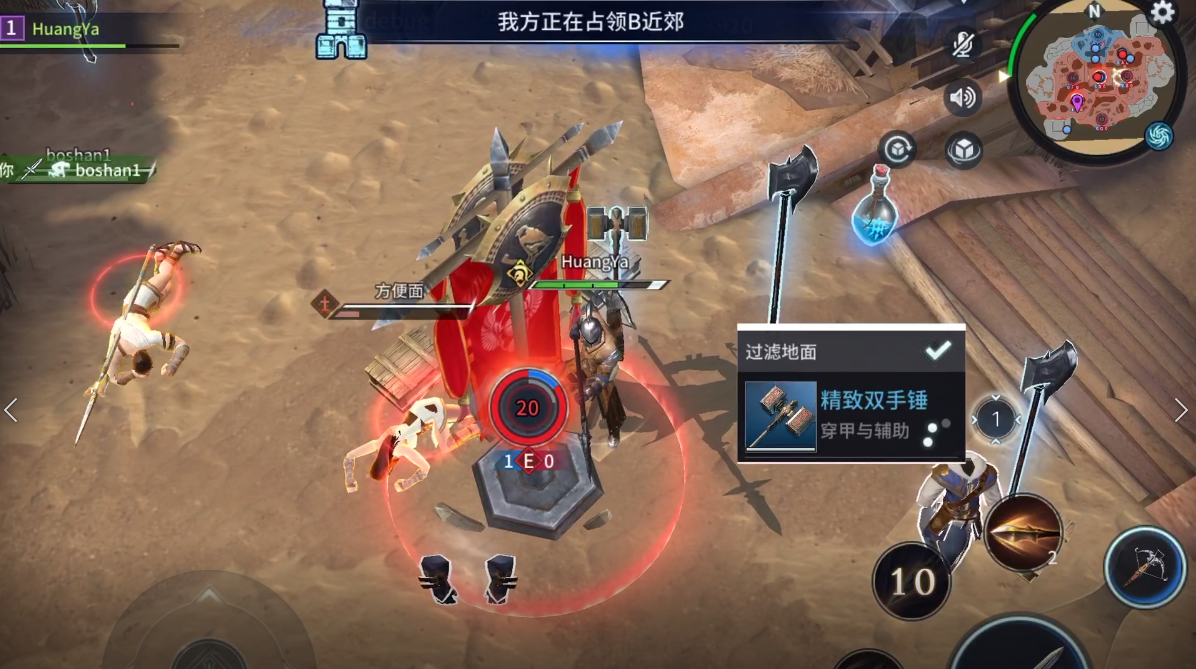Viewport: 1196px width, 669px height.
Task: Tap the round number 1 selector
Action: point(995,417)
